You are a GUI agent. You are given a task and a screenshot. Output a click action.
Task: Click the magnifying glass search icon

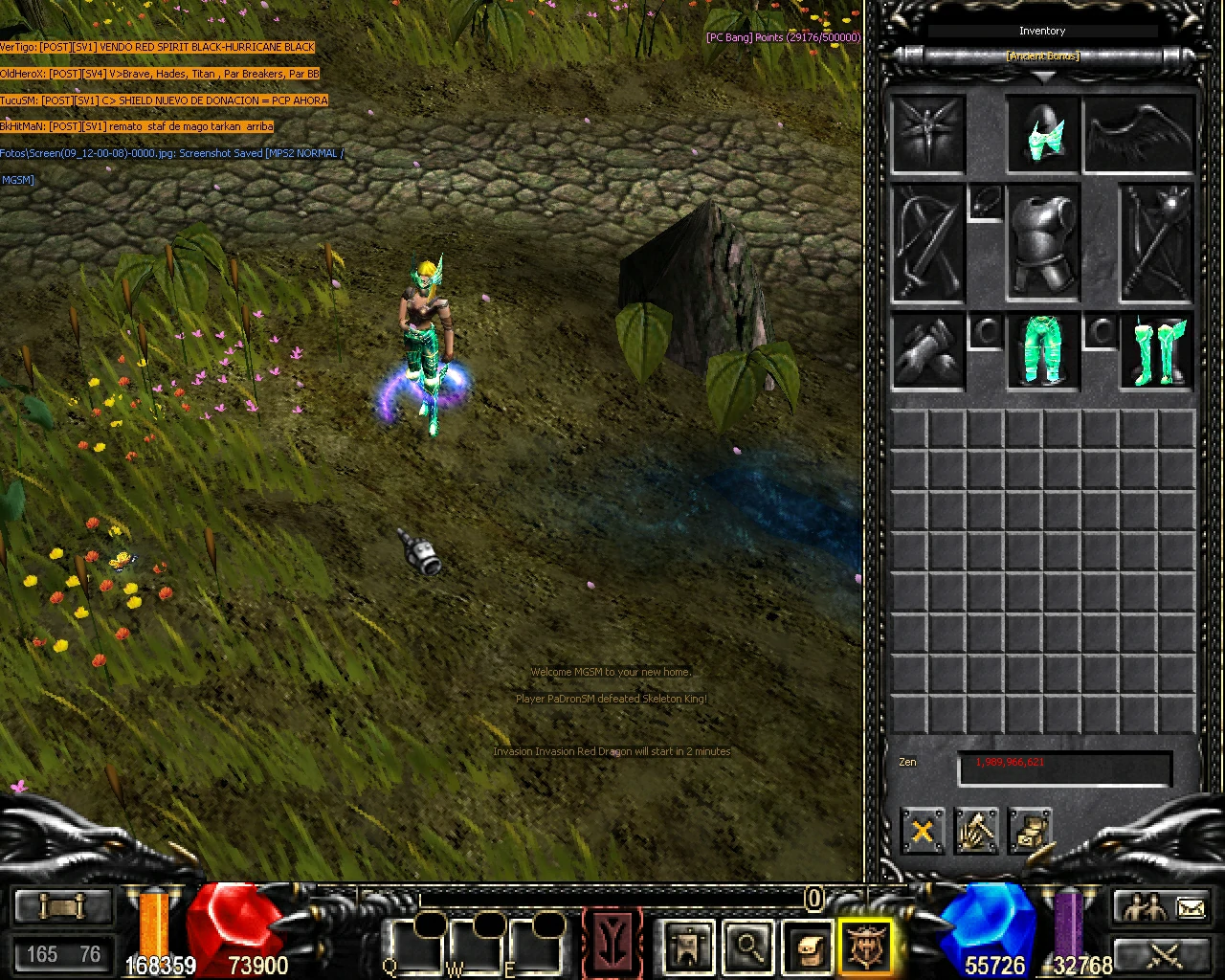747,947
